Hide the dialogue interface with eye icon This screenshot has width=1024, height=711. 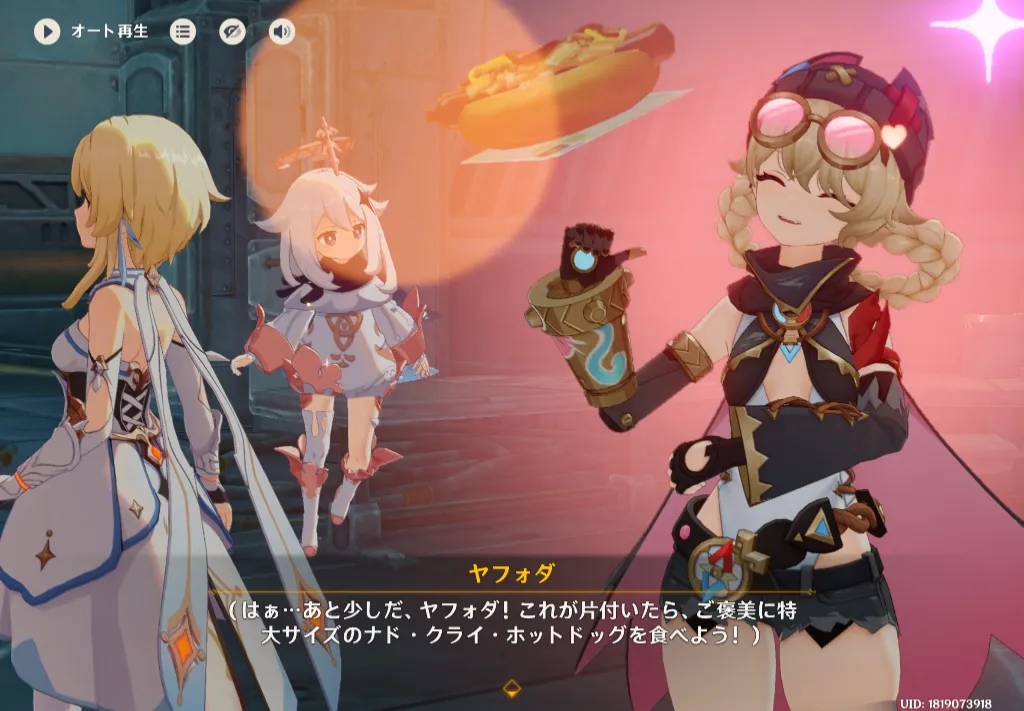(x=232, y=31)
